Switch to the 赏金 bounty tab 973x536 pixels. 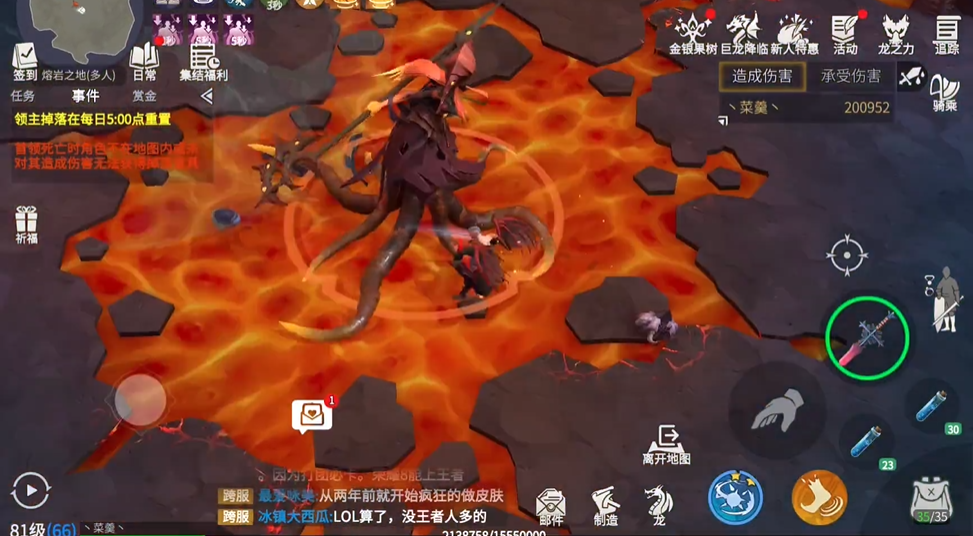(x=144, y=96)
